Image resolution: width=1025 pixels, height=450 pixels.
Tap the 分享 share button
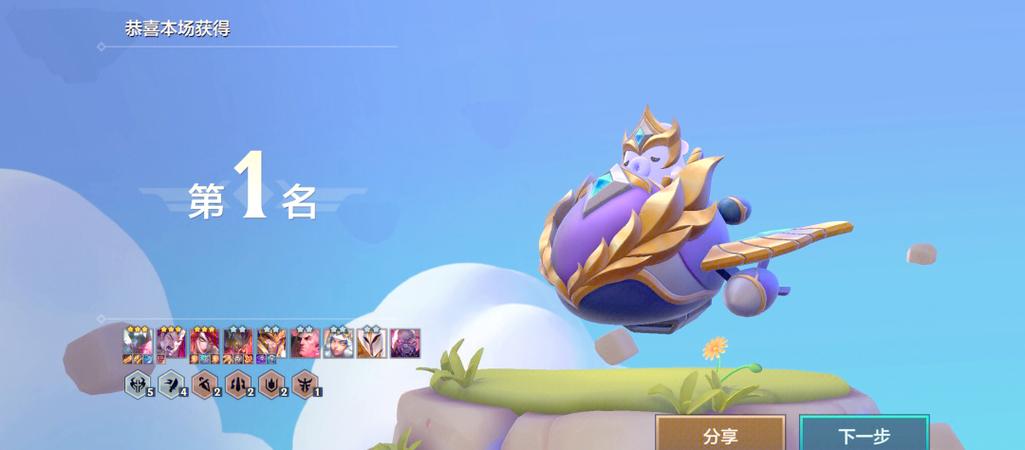pyautogui.click(x=720, y=435)
